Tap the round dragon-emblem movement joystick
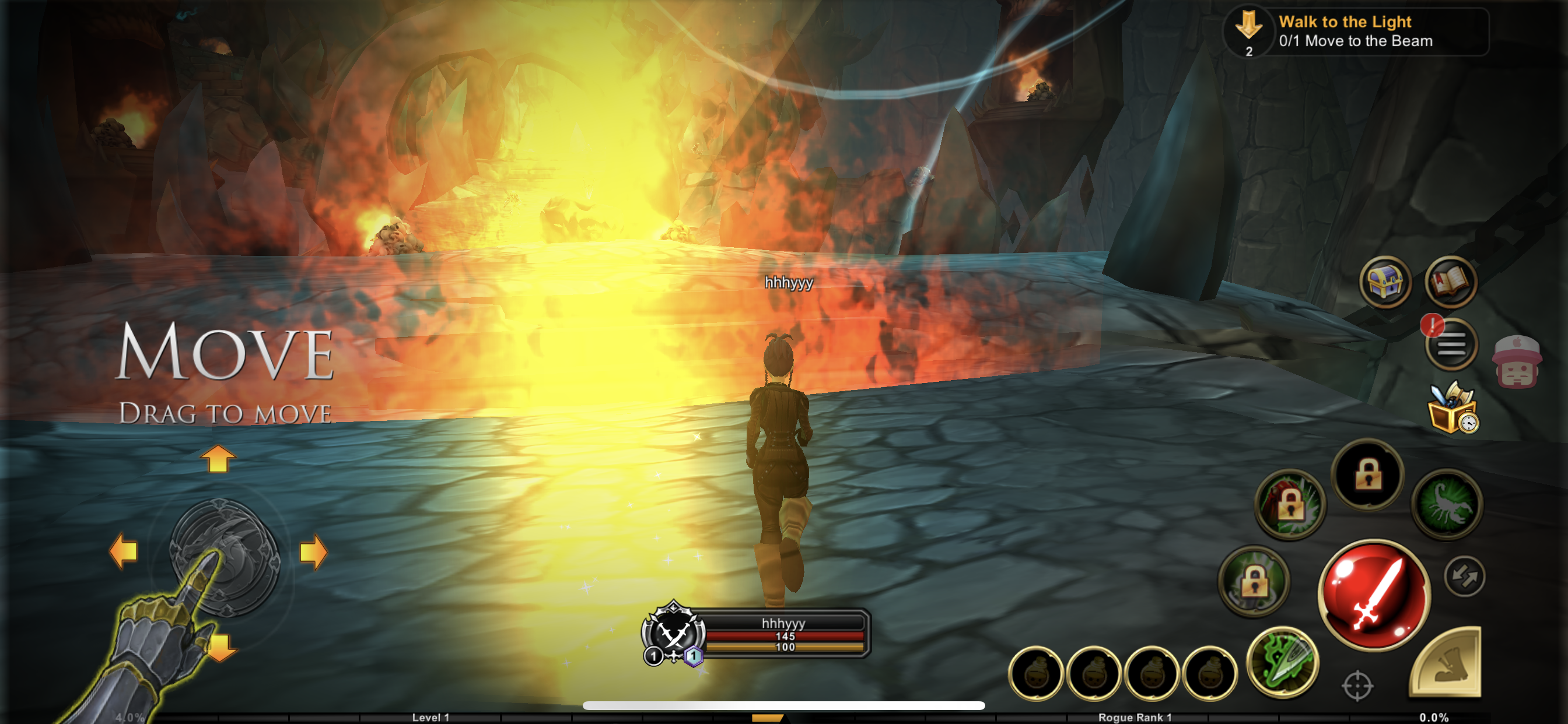The height and width of the screenshot is (724, 1568). tap(224, 554)
